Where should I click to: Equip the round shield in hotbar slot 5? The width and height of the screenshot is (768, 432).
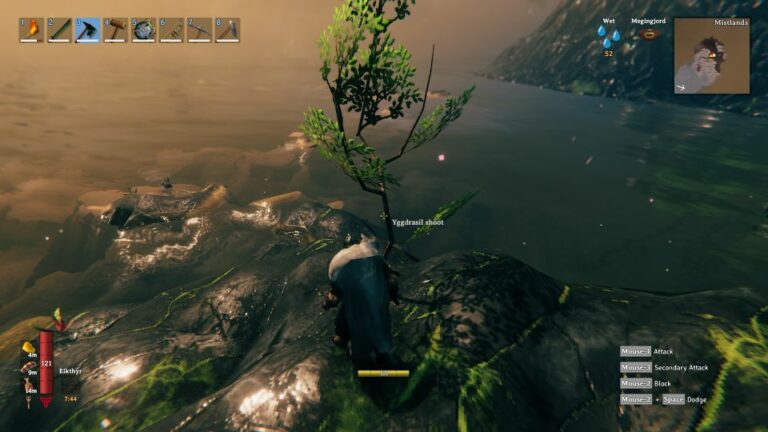(143, 29)
